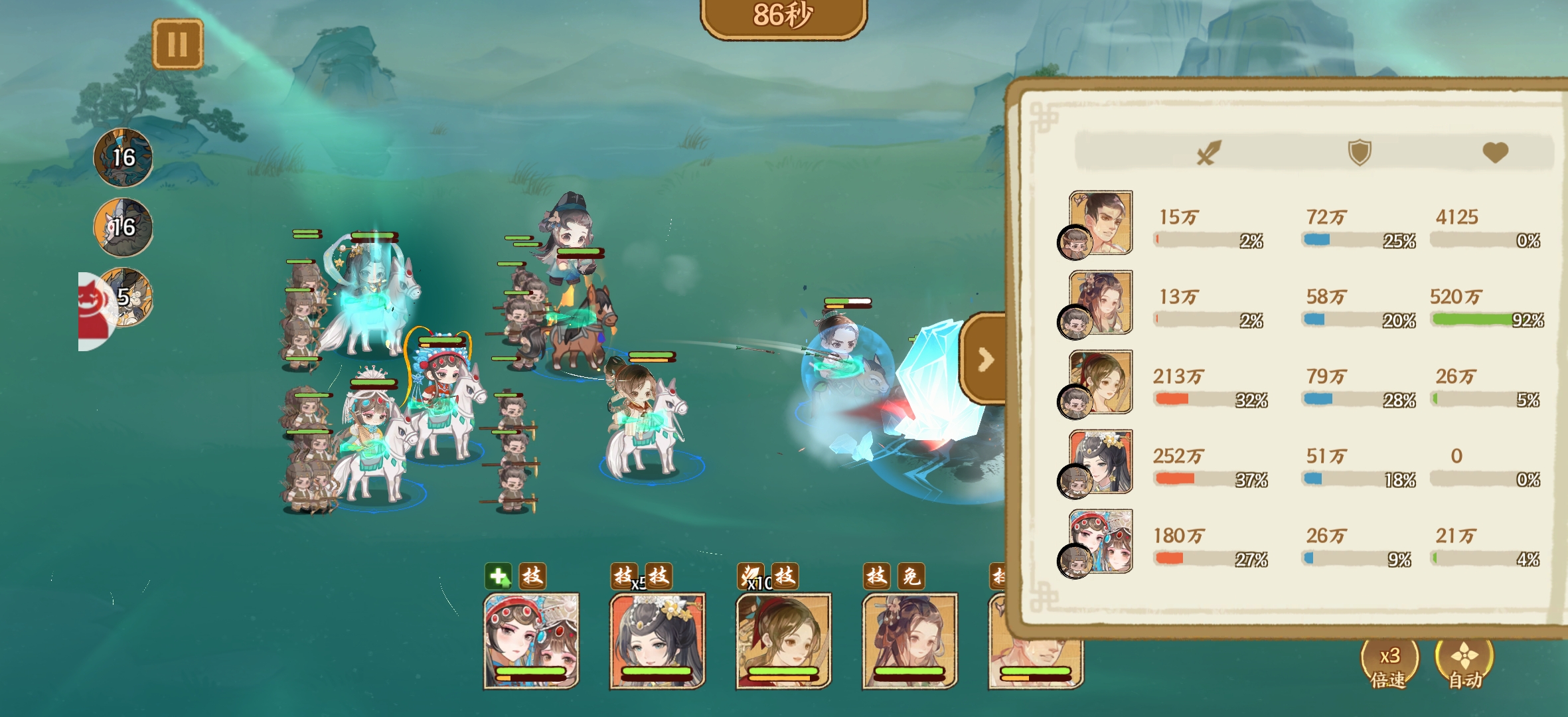The width and height of the screenshot is (1568, 717).
Task: Open the heart healing stats column
Action: (1495, 153)
